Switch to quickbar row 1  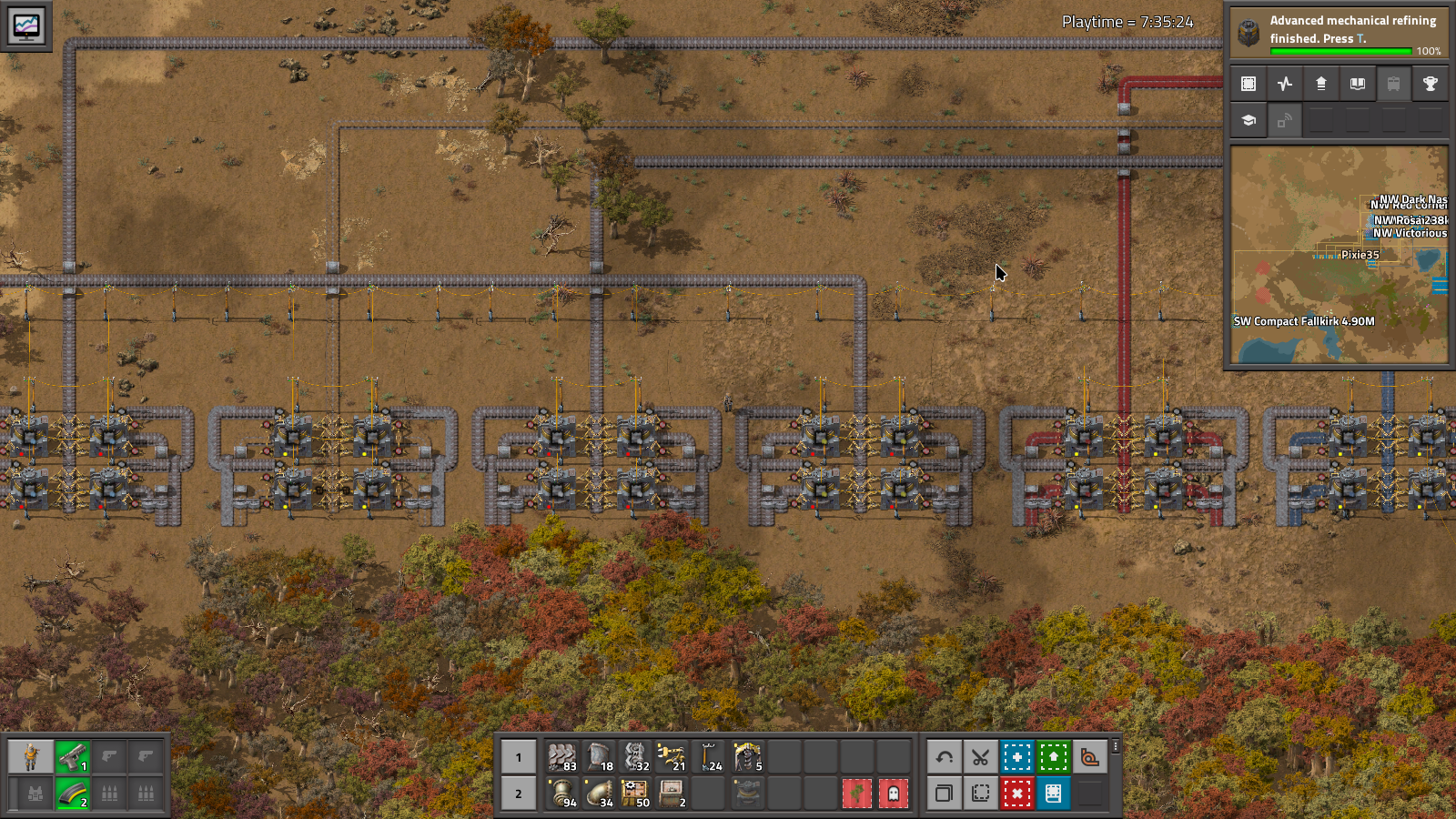[x=519, y=757]
